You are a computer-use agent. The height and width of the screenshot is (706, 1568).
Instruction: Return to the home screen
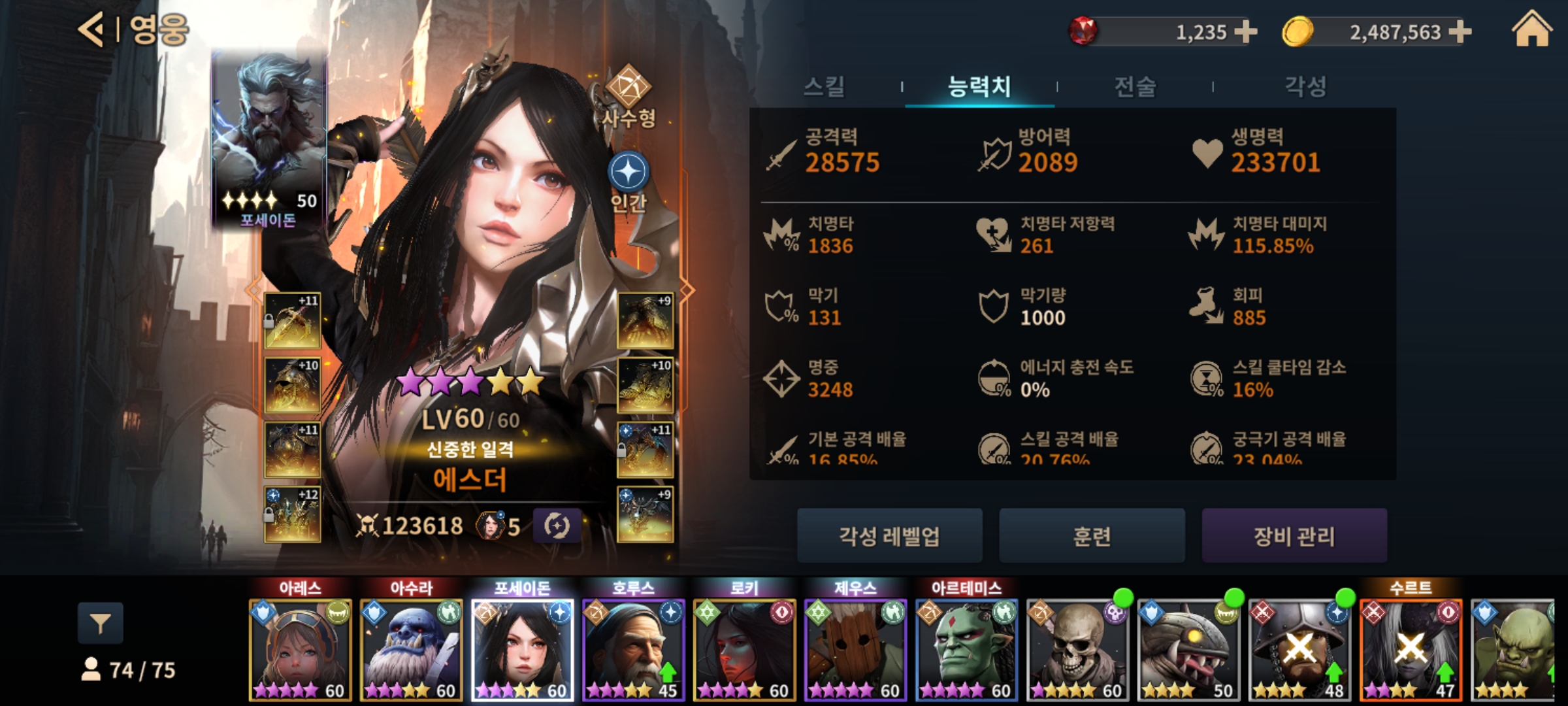(x=1531, y=31)
